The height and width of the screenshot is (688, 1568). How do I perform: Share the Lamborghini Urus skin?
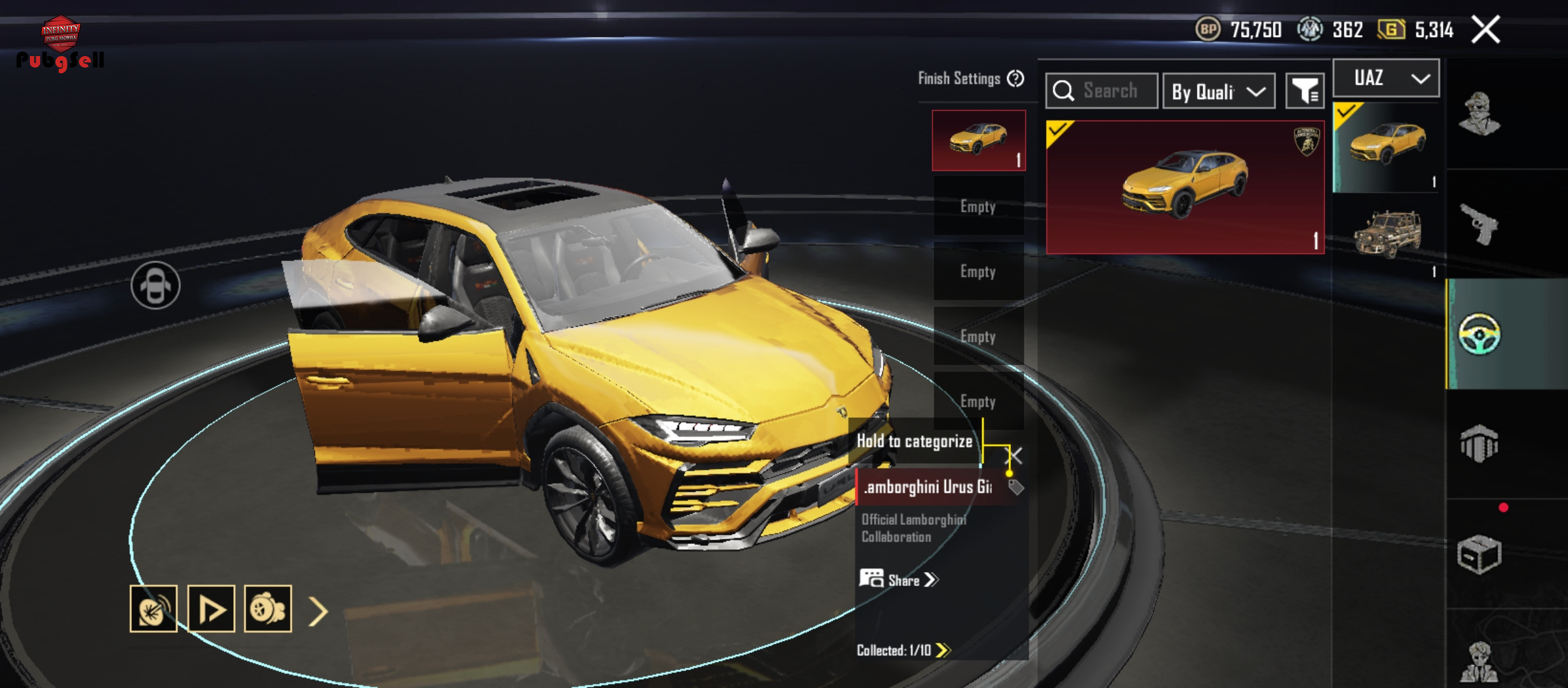pos(899,580)
